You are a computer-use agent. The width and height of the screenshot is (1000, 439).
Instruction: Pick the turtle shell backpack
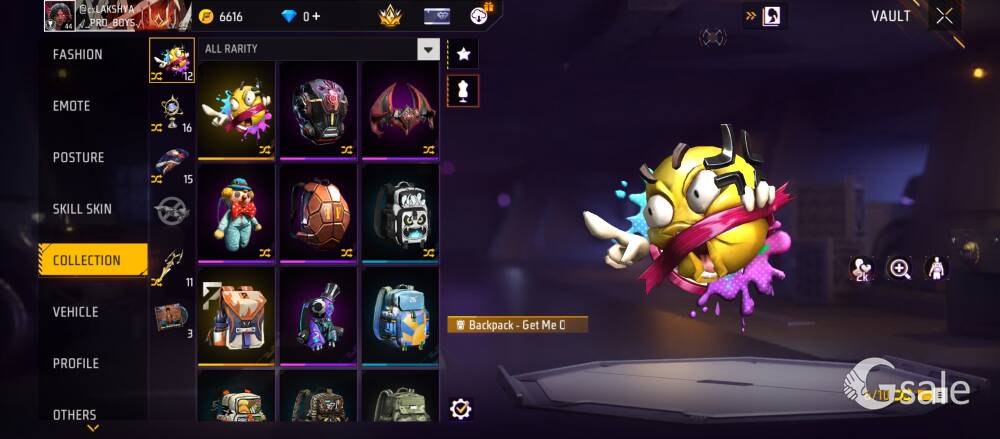point(319,211)
